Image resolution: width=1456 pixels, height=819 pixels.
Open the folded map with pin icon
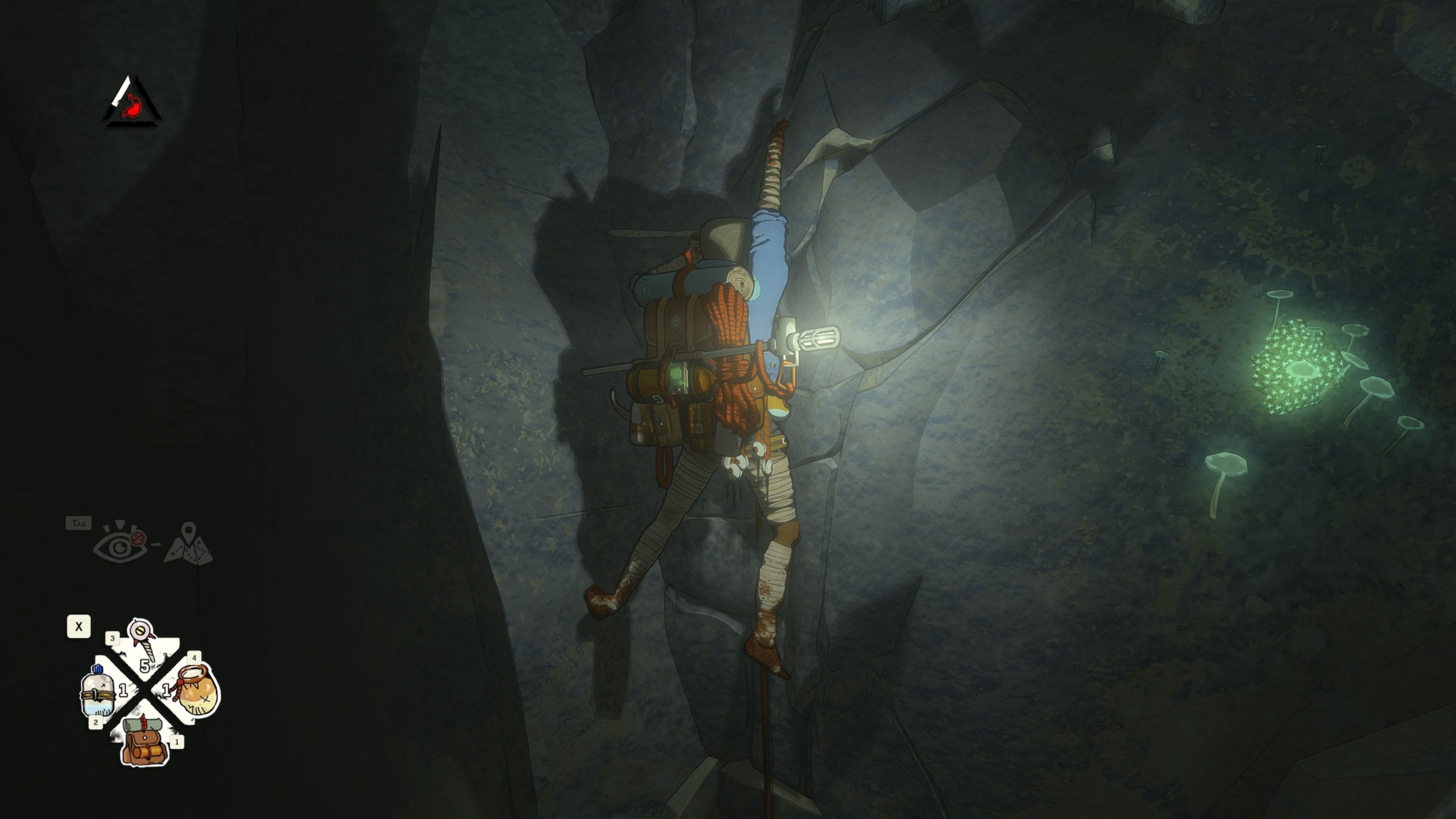tap(188, 544)
